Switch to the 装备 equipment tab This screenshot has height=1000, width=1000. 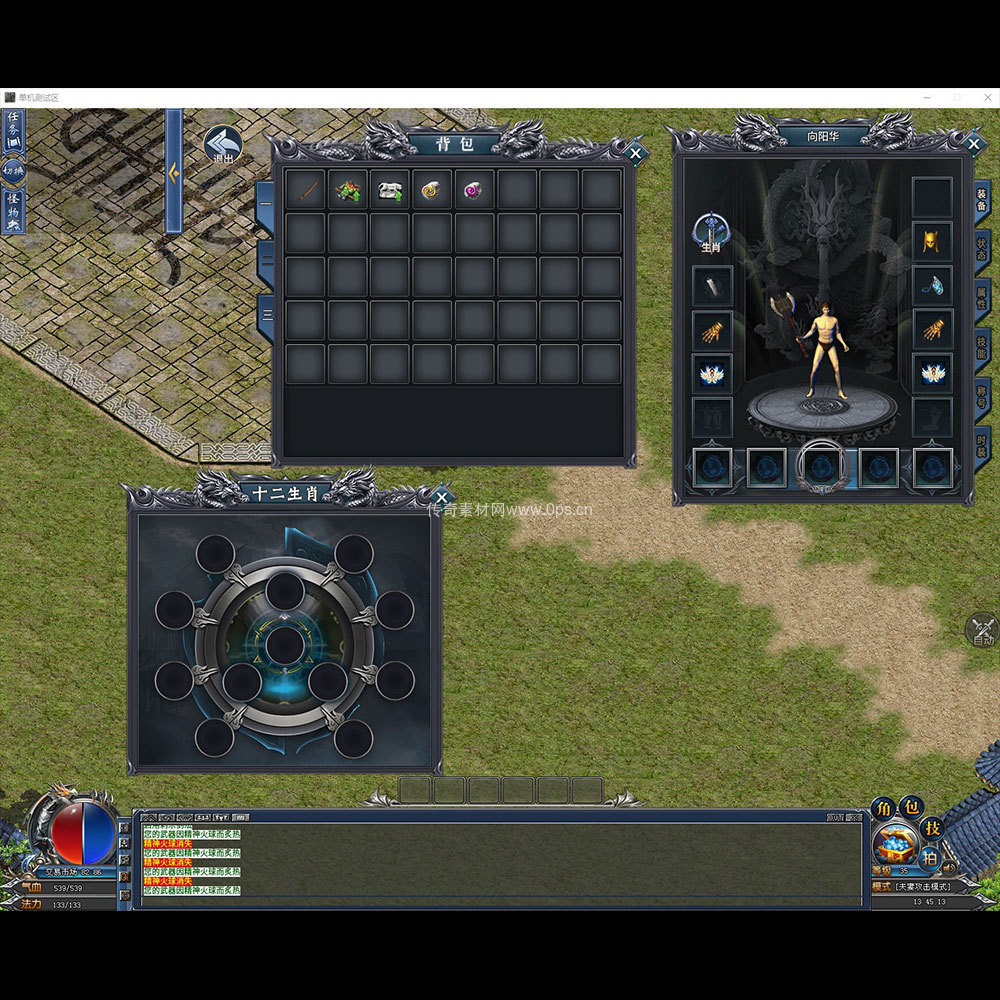(982, 199)
